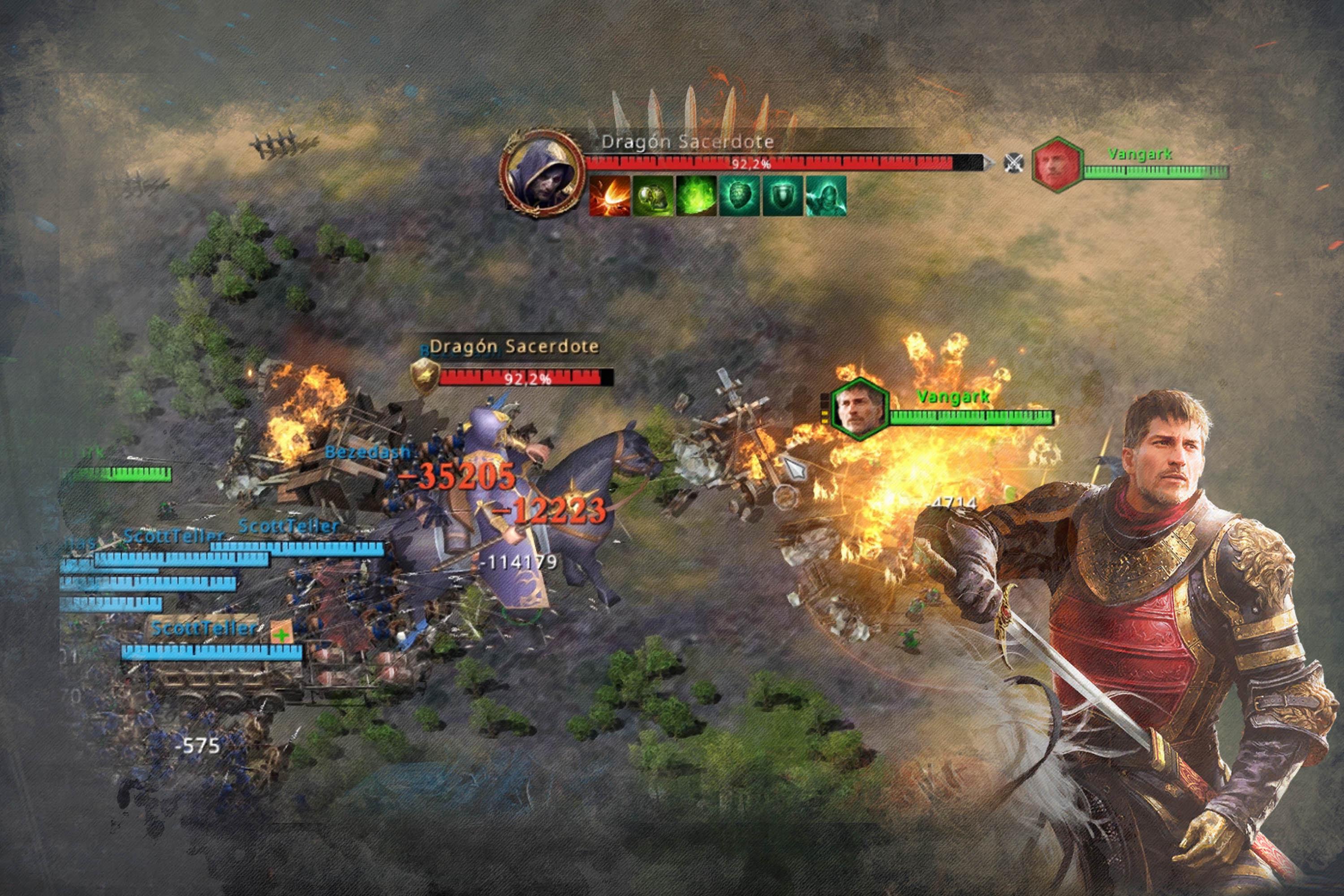
Task: Open Vangark's red hexagon portrait
Action: pyautogui.click(x=1058, y=165)
